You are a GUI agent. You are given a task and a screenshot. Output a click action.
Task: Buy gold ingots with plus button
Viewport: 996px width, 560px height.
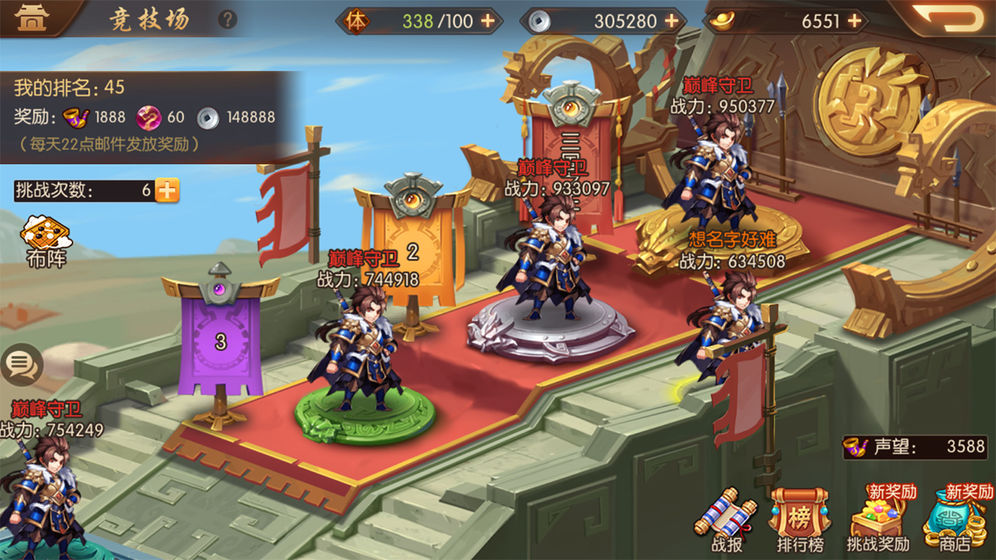854,20
